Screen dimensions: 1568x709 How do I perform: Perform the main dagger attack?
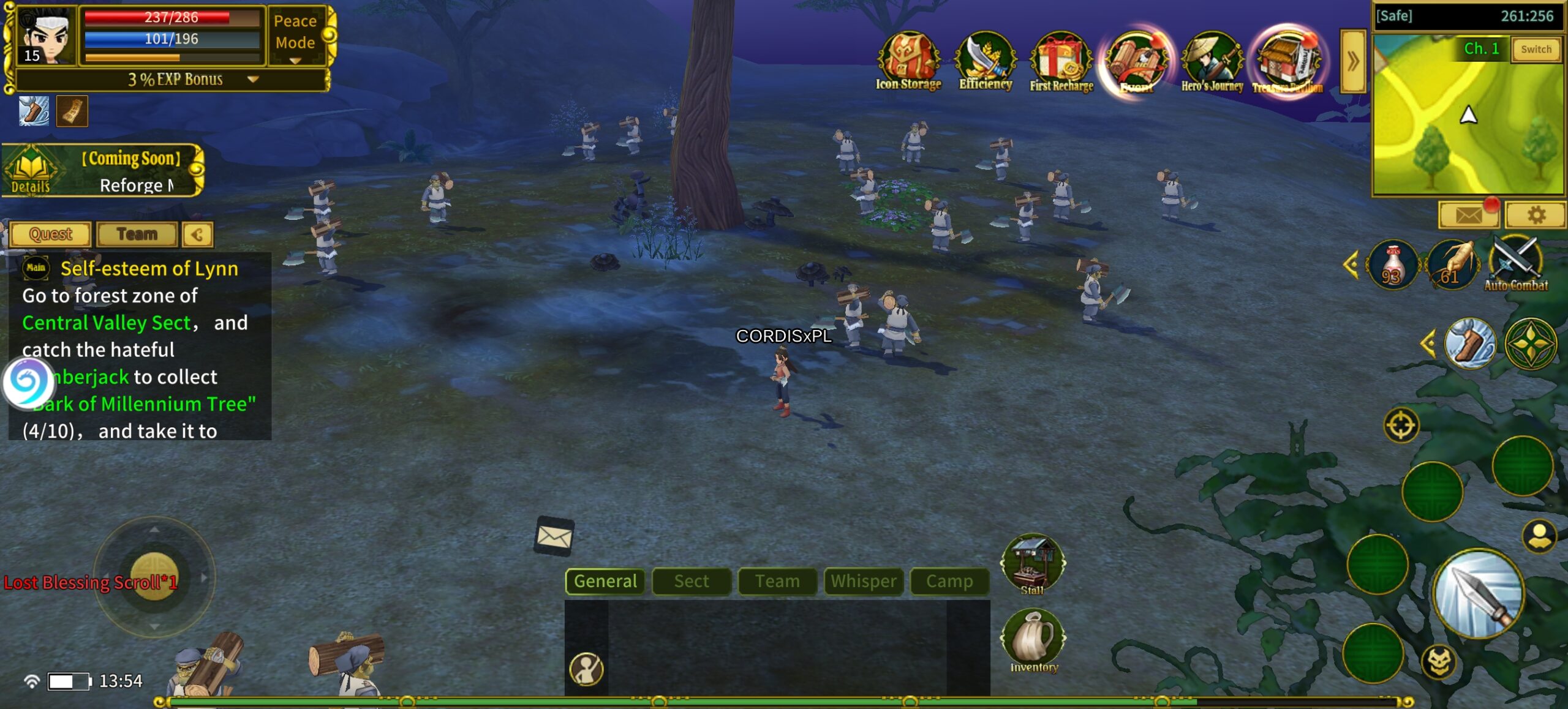(1478, 593)
